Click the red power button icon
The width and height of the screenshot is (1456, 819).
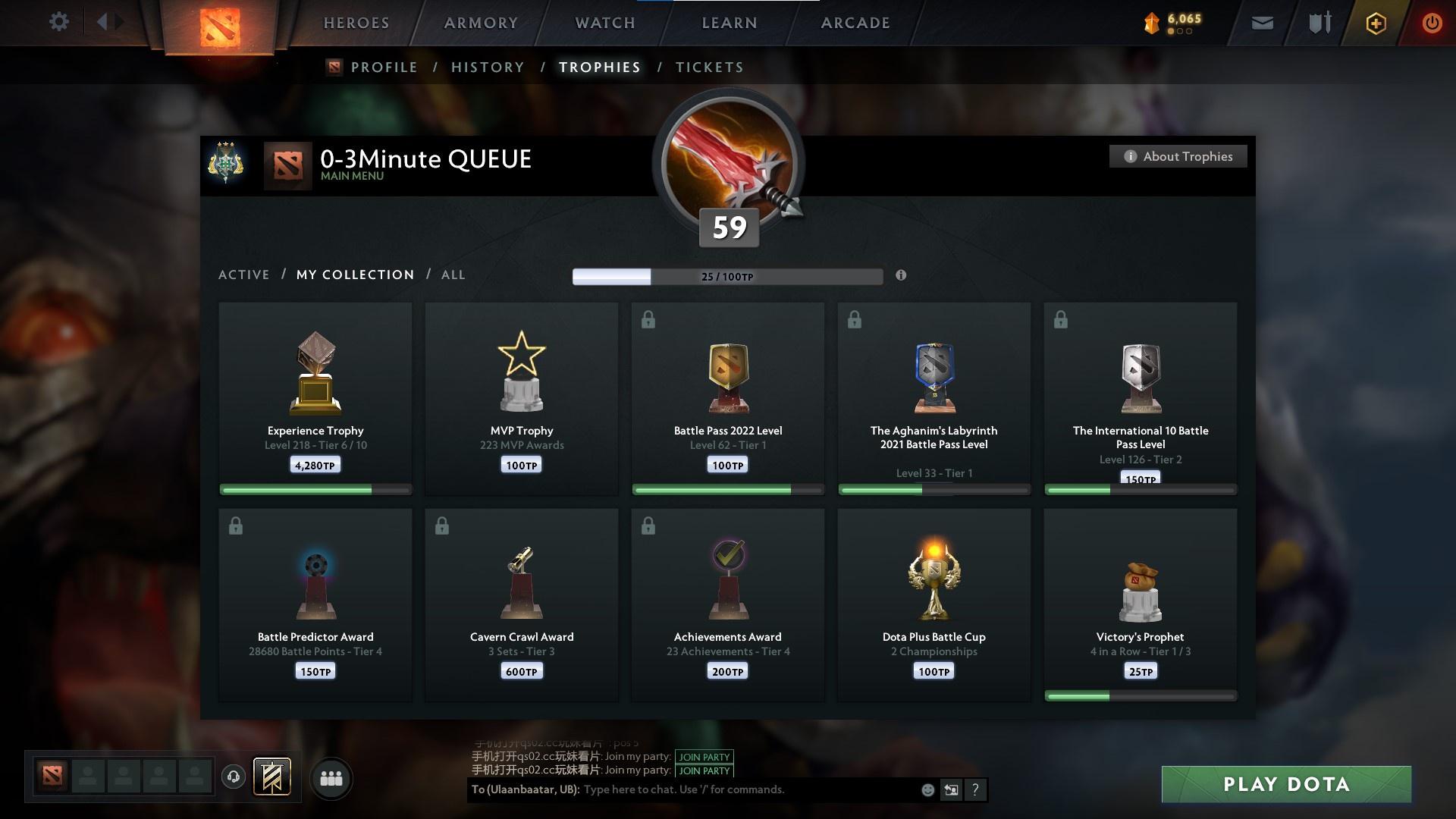1432,23
